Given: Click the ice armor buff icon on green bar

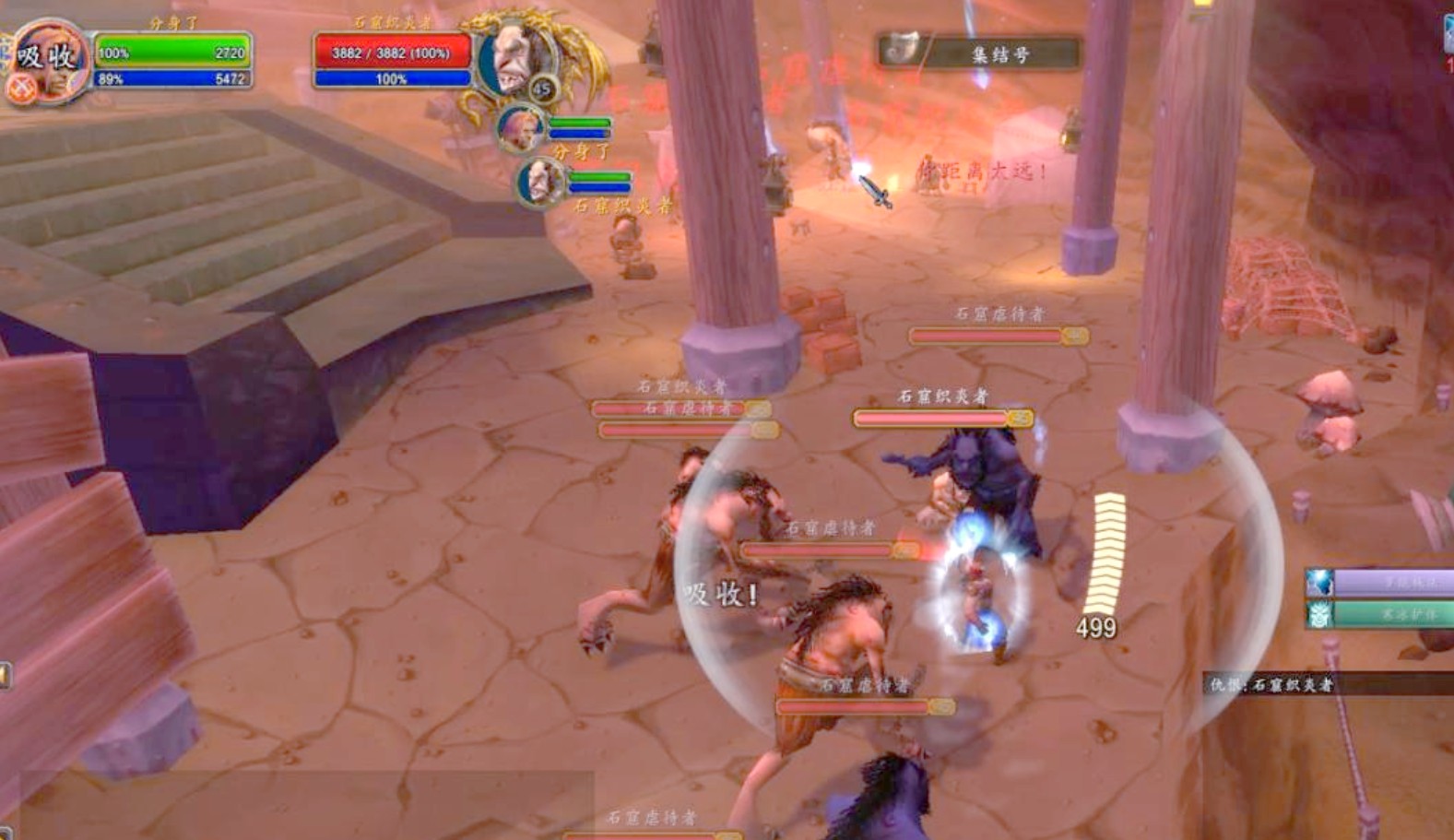Looking at the screenshot, I should (x=1320, y=613).
